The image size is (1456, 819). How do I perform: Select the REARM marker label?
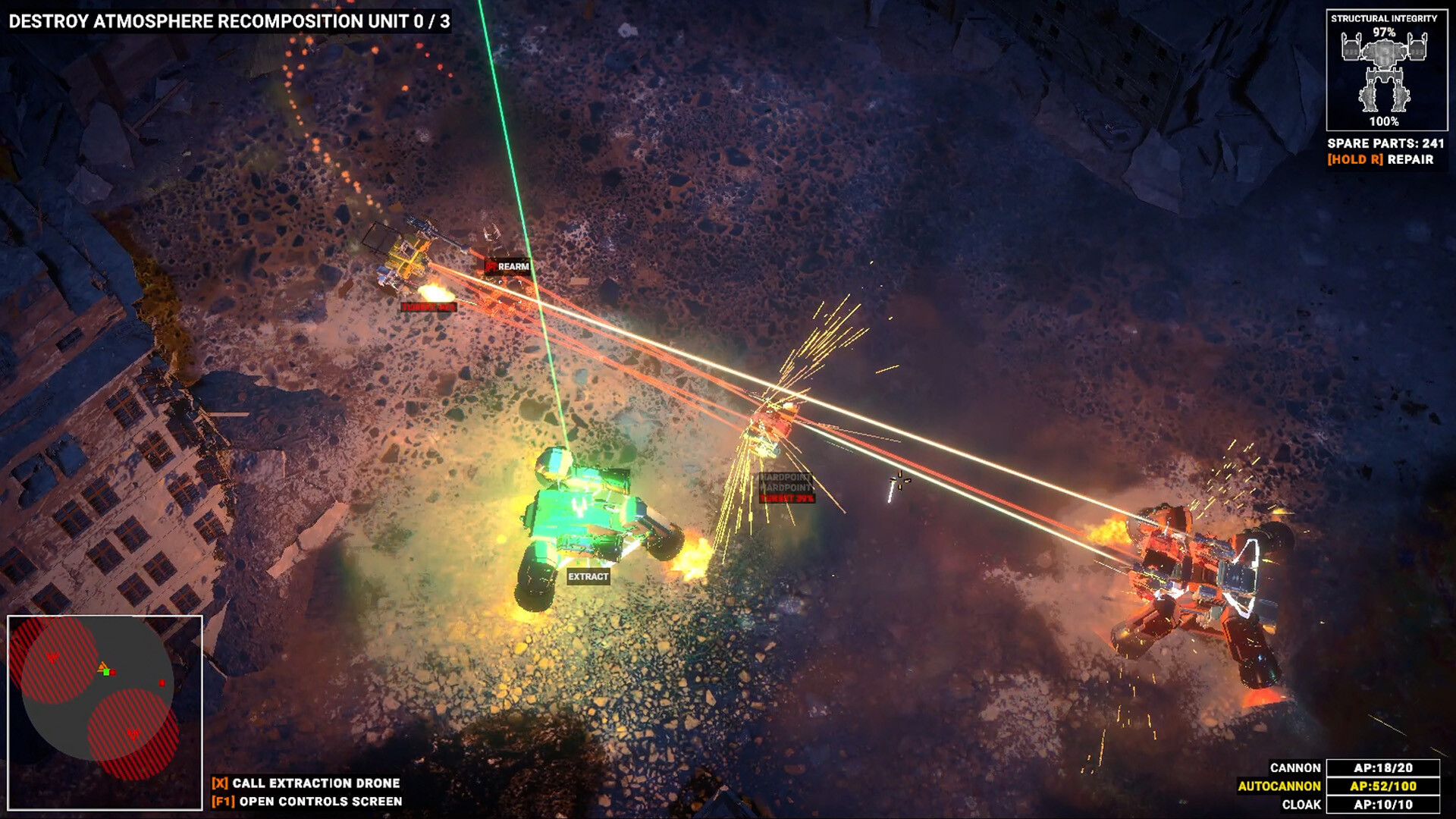pos(513,266)
